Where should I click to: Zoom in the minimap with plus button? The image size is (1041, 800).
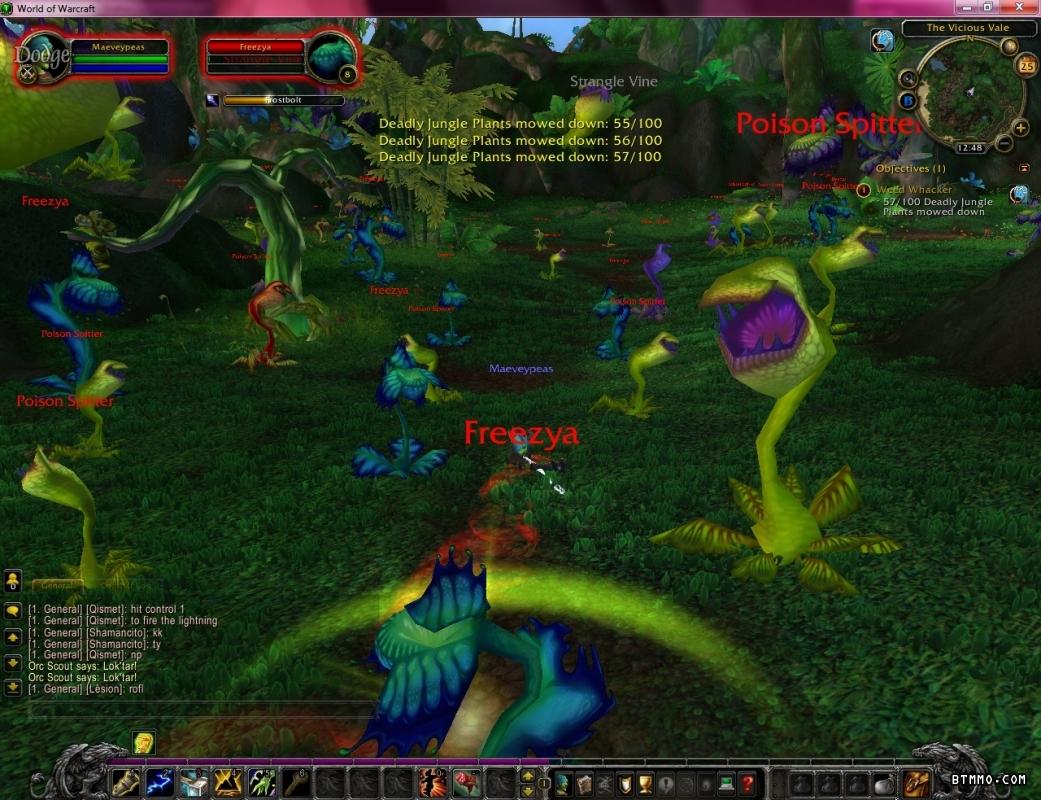[x=1020, y=128]
